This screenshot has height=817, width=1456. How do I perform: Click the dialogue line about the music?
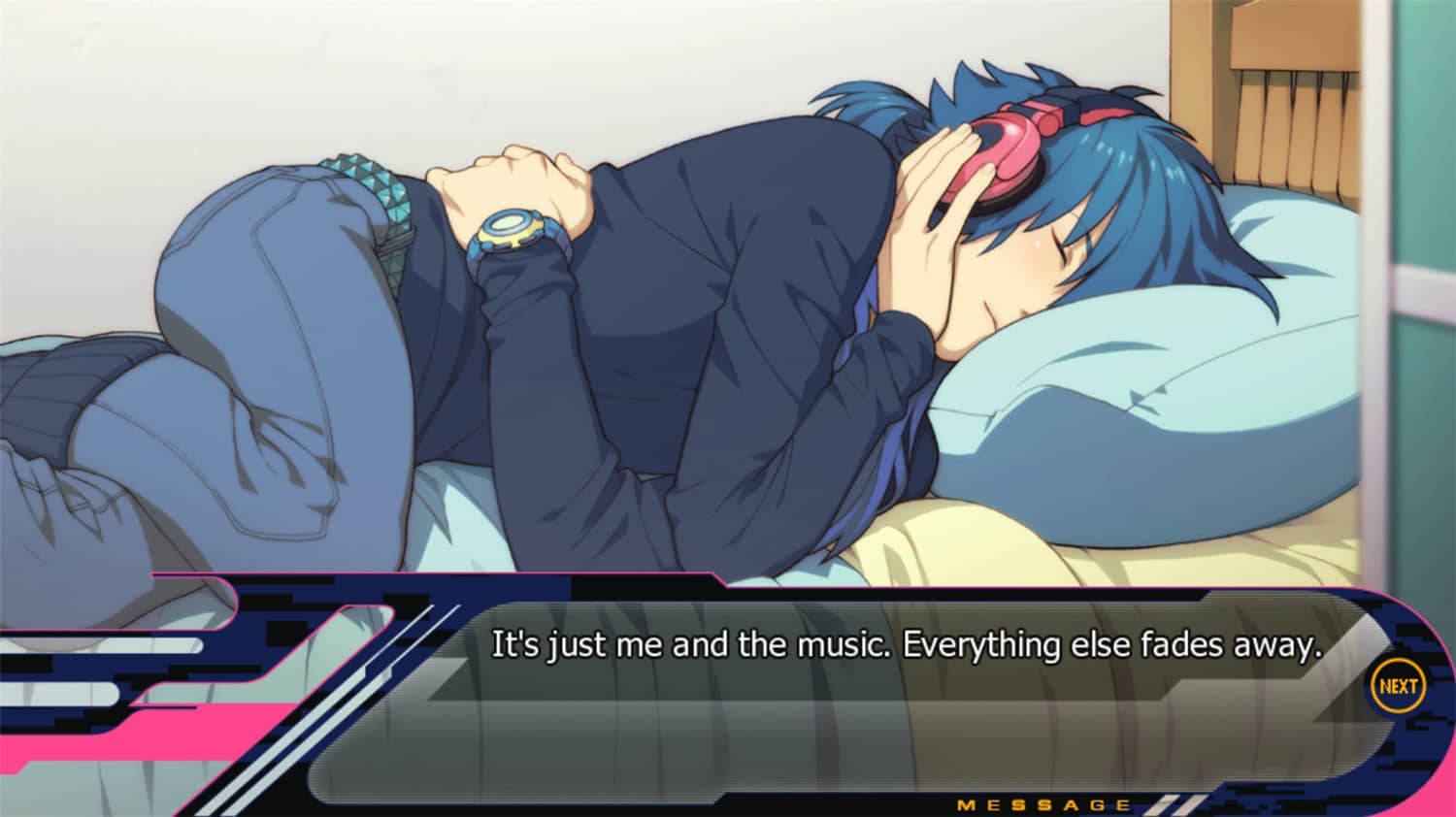[x=908, y=643]
